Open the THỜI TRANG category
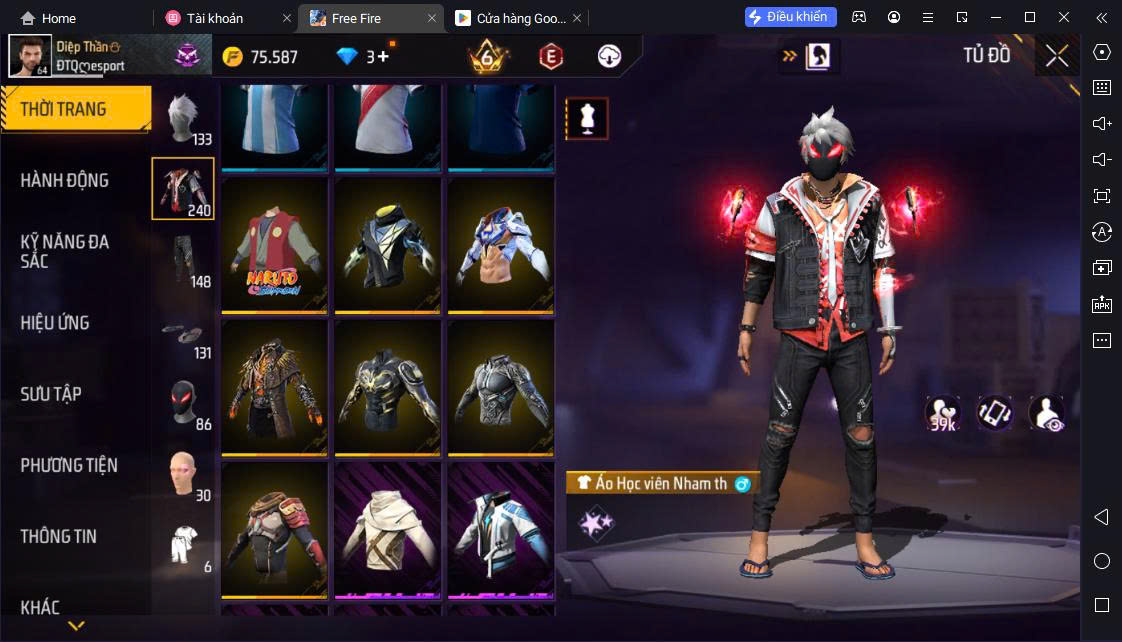Screen dimensions: 1122x642 pos(64,109)
